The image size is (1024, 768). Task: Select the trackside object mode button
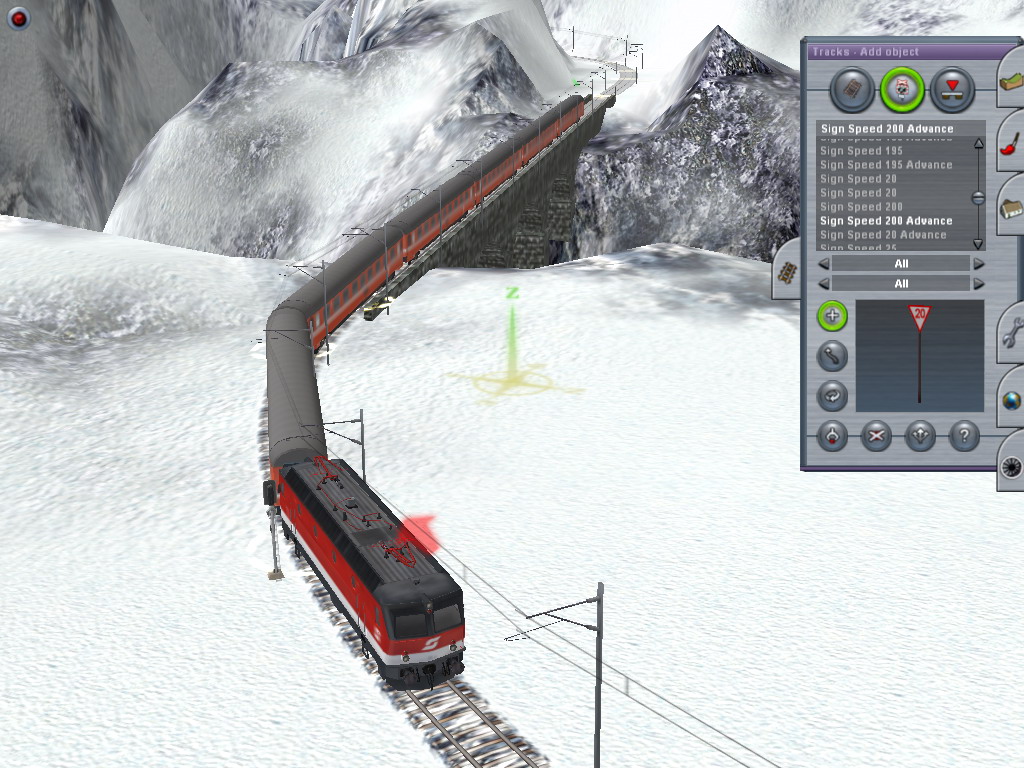(x=902, y=91)
